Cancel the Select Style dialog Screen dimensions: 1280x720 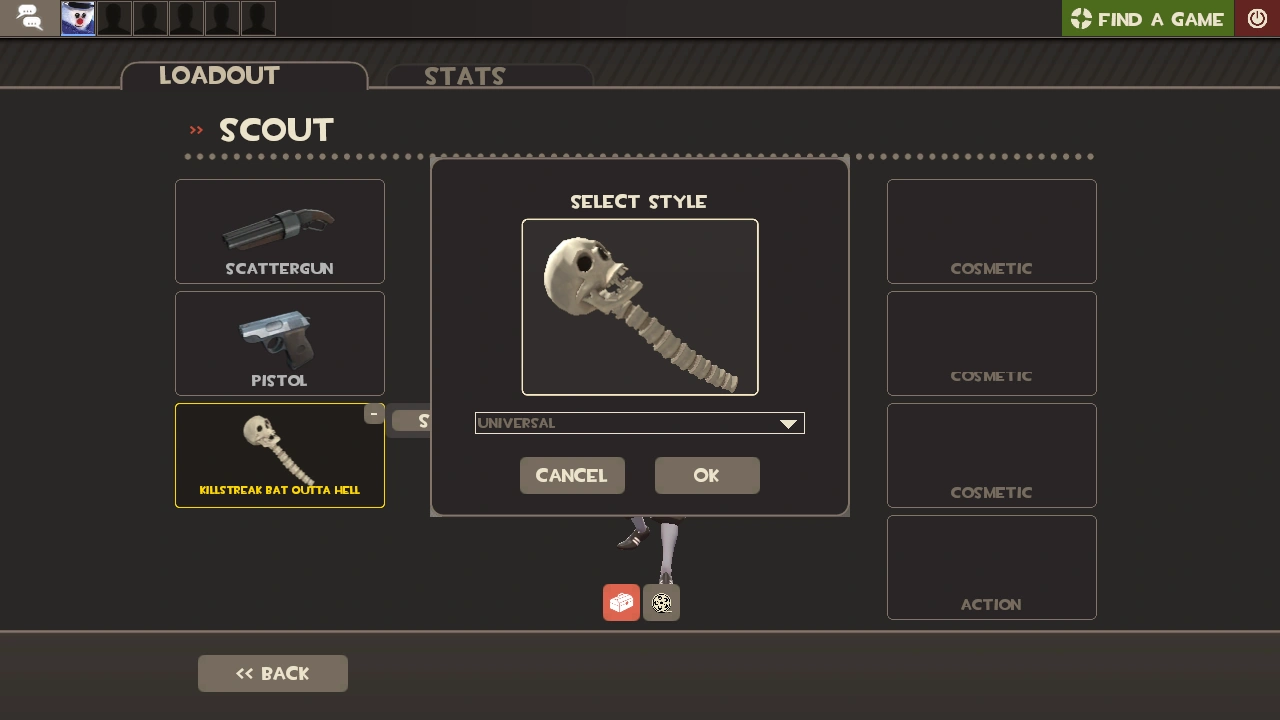click(572, 475)
